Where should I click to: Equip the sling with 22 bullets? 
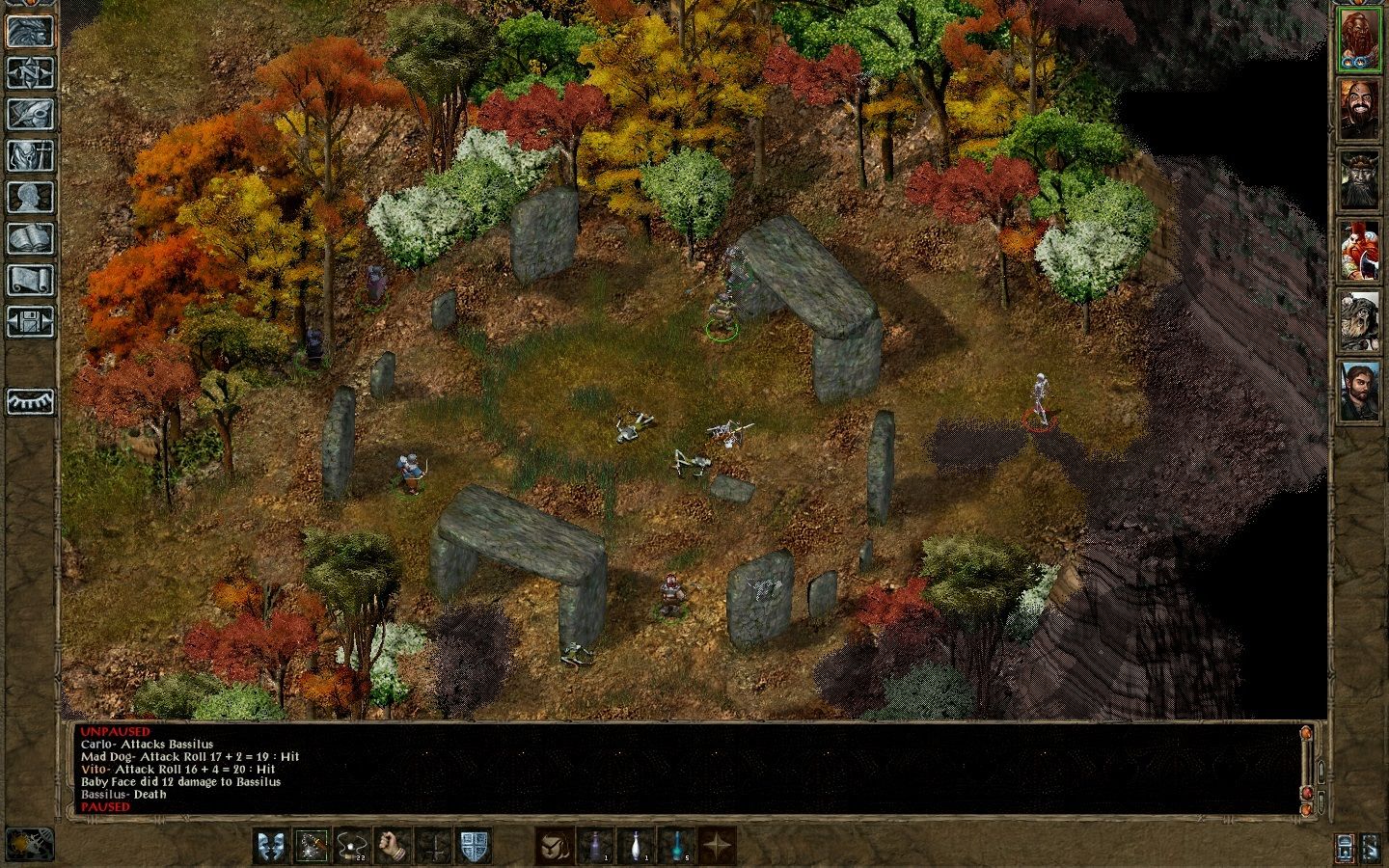point(353,845)
